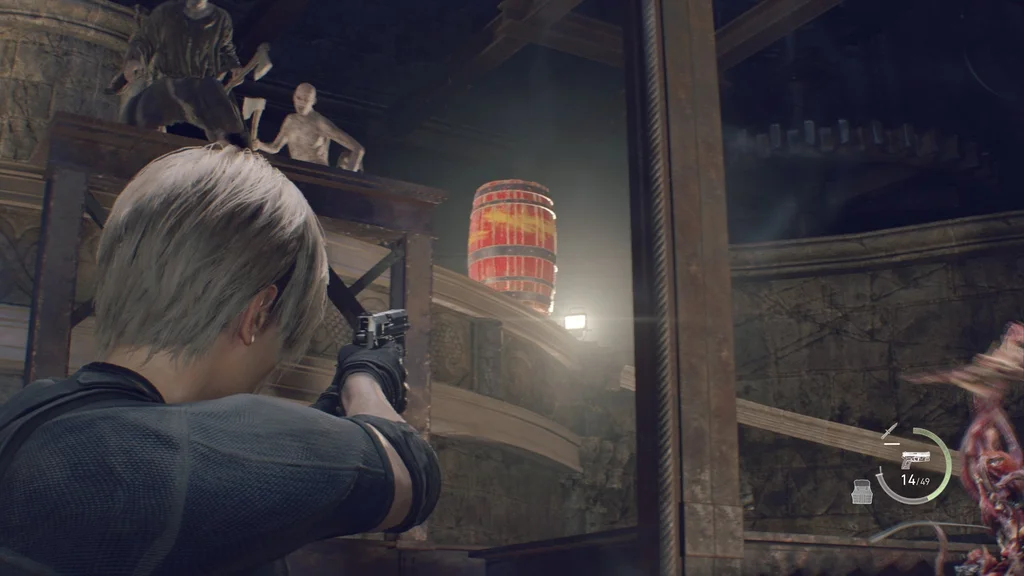Image resolution: width=1024 pixels, height=576 pixels.
Task: Click the combat knife icon
Action: click(889, 432)
